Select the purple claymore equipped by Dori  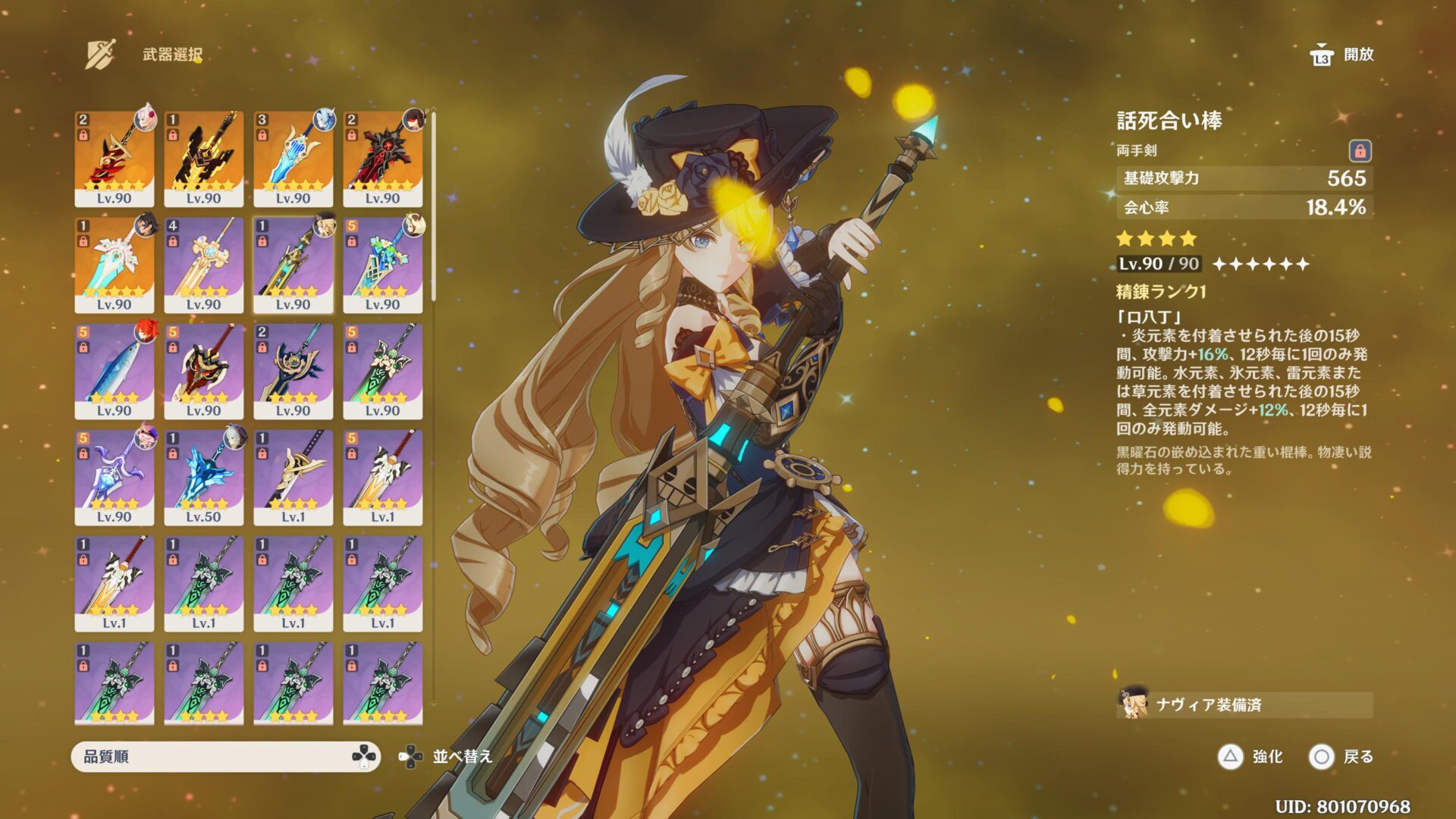coord(114,477)
